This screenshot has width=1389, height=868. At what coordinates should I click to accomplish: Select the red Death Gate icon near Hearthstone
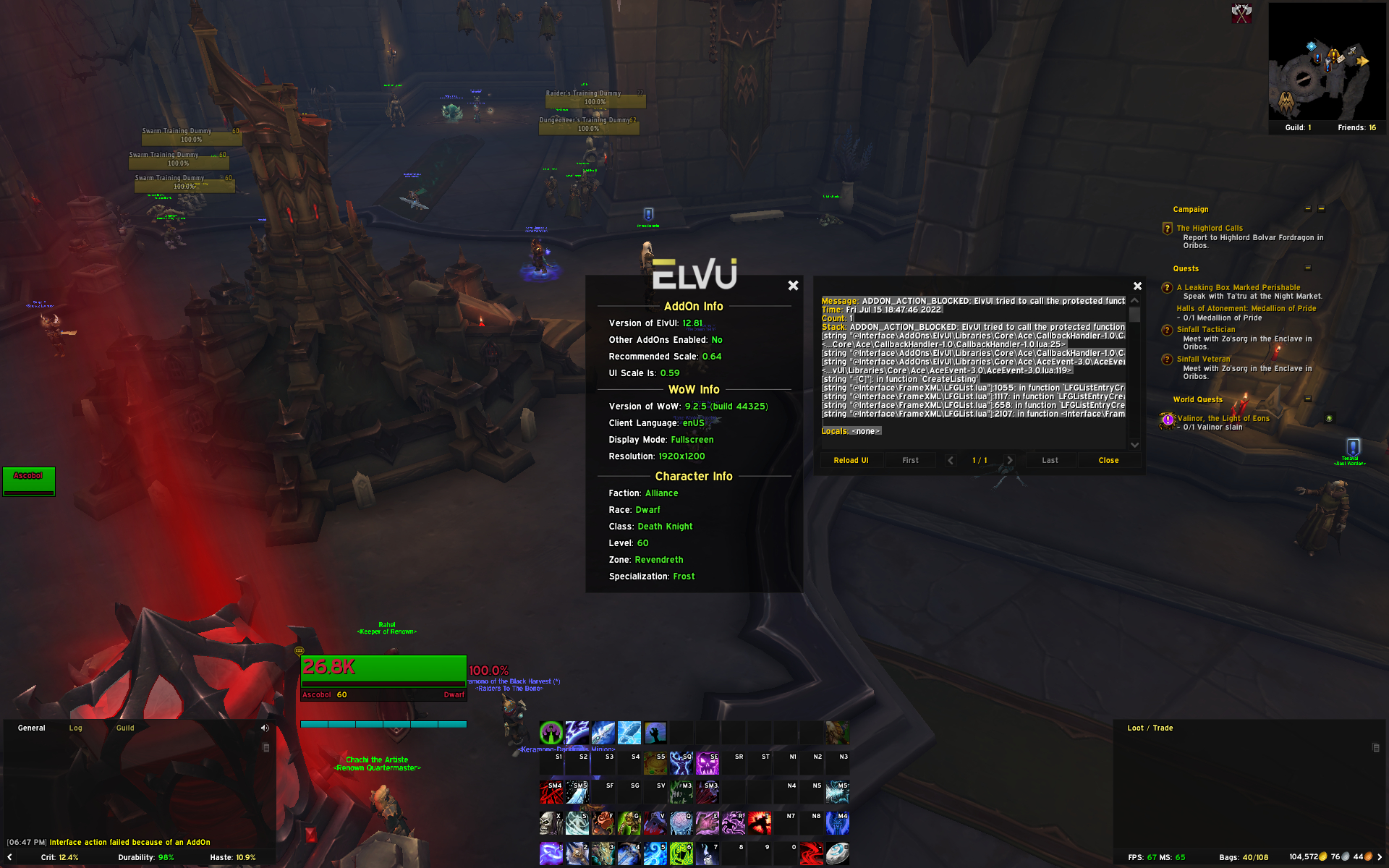pos(812,854)
